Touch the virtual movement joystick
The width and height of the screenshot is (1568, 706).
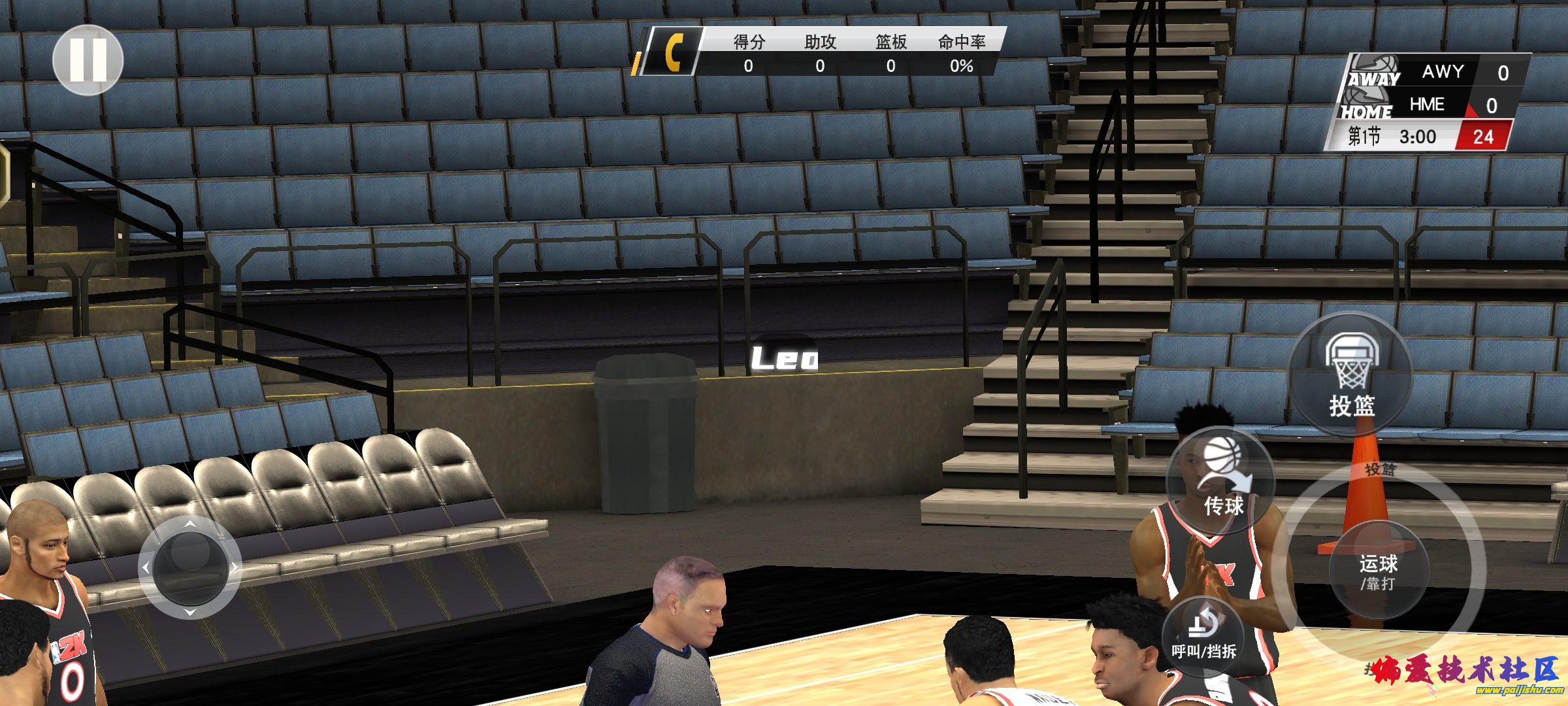click(190, 568)
